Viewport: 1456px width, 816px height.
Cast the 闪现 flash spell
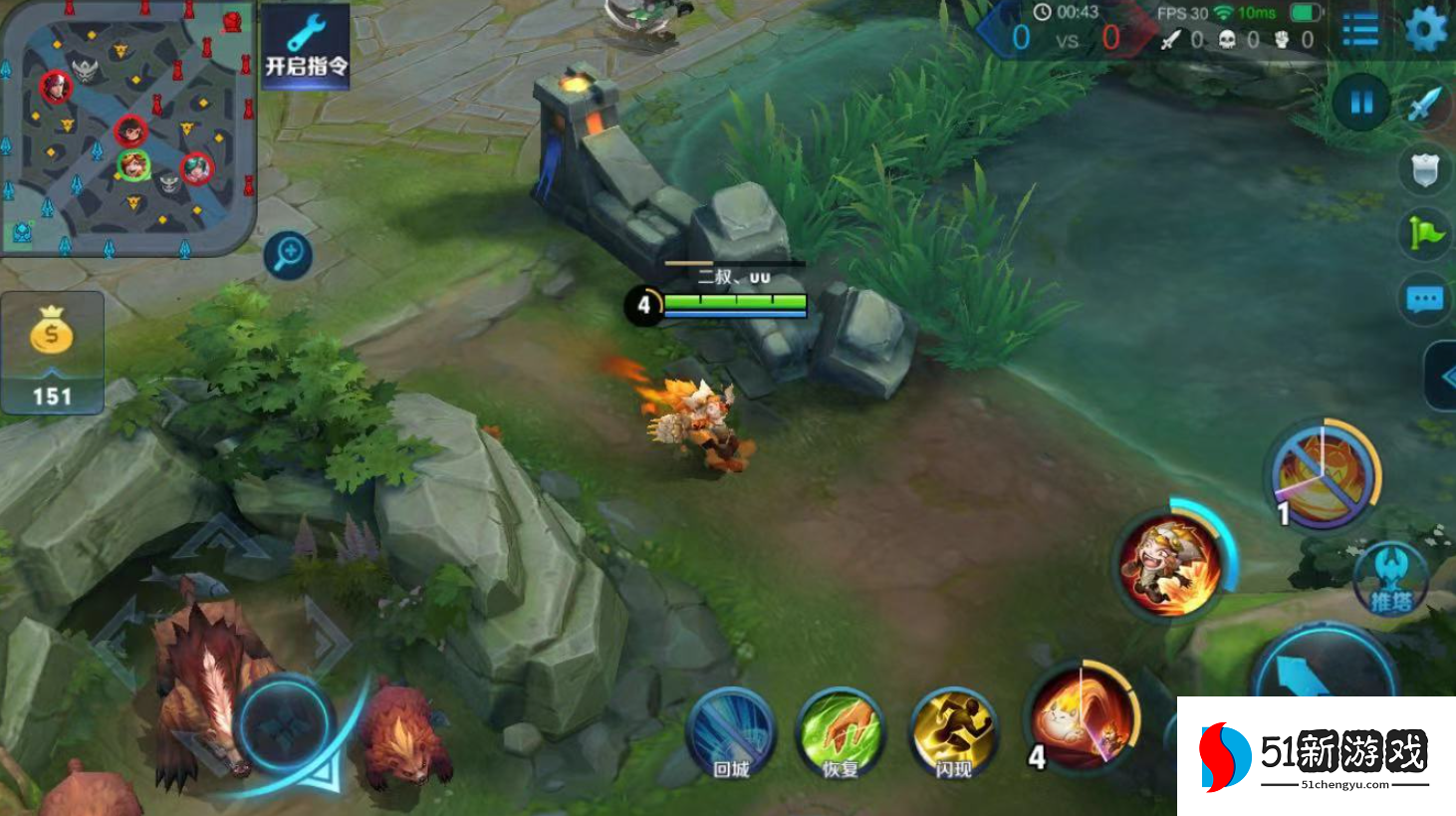[x=953, y=734]
